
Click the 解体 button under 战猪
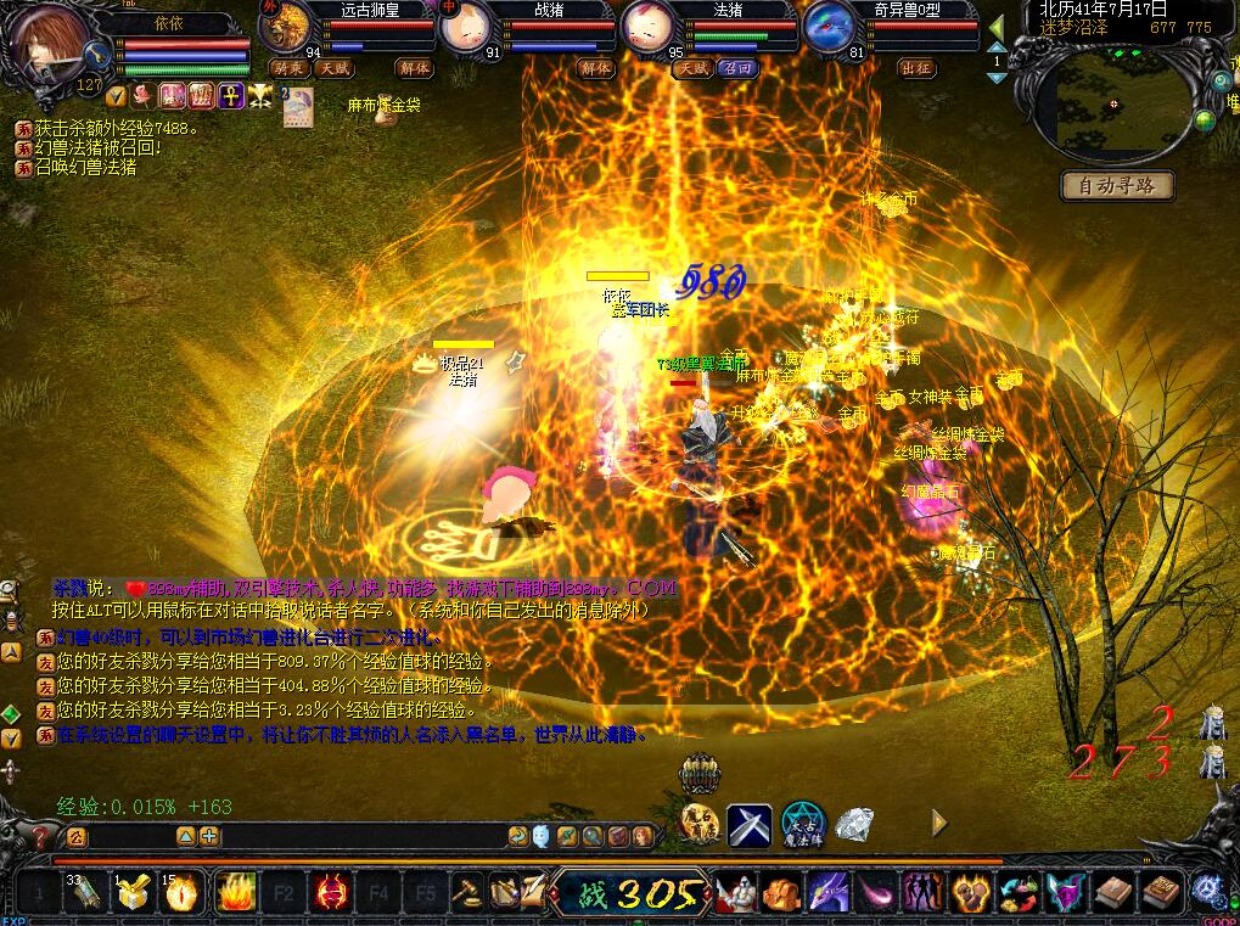596,68
